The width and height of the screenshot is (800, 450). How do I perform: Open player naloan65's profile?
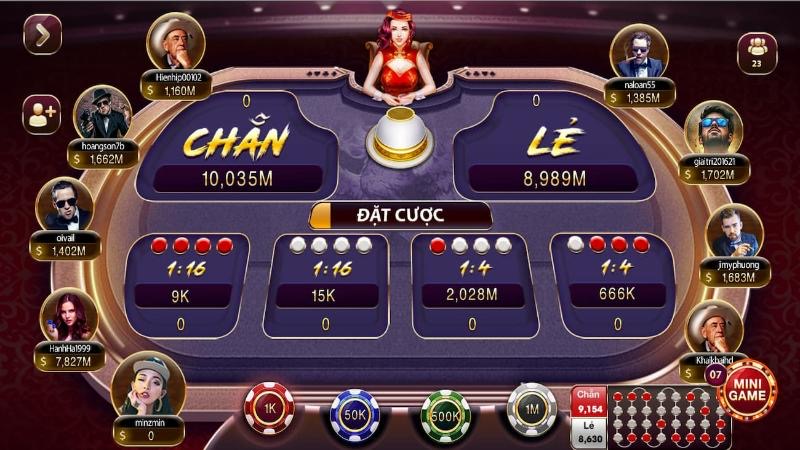[639, 50]
